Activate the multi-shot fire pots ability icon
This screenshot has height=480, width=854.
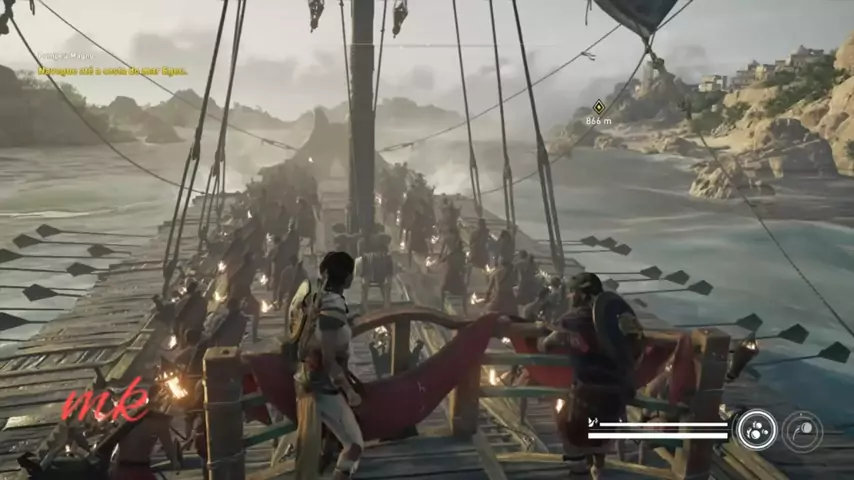click(756, 430)
